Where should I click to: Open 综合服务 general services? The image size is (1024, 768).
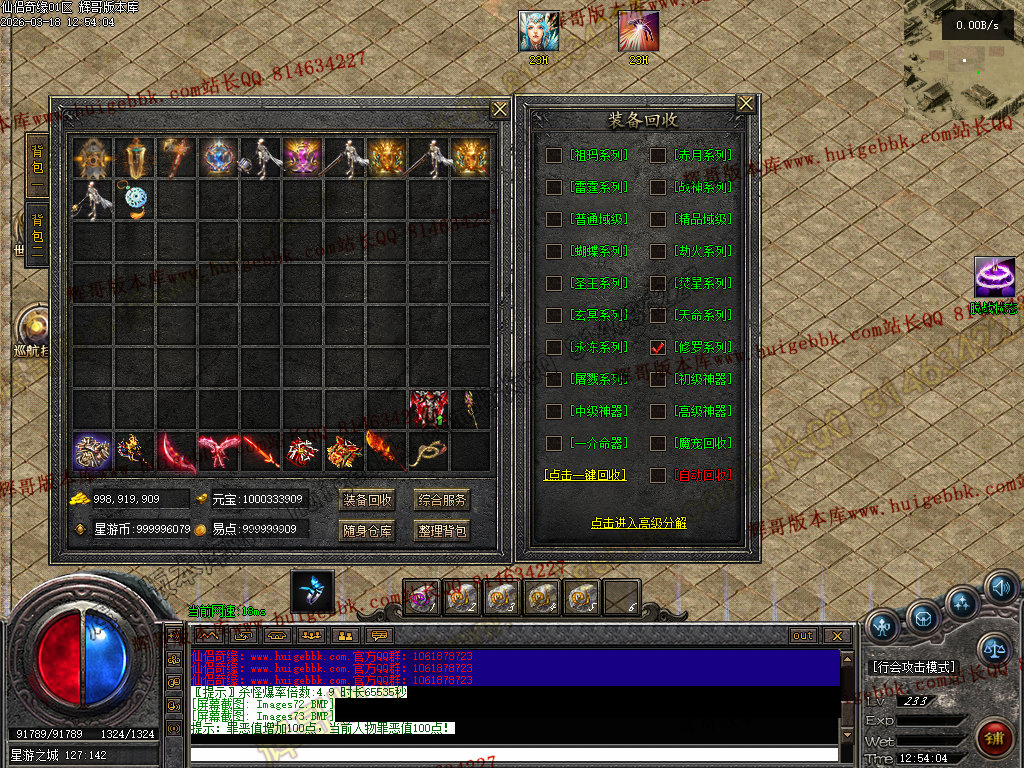[442, 500]
